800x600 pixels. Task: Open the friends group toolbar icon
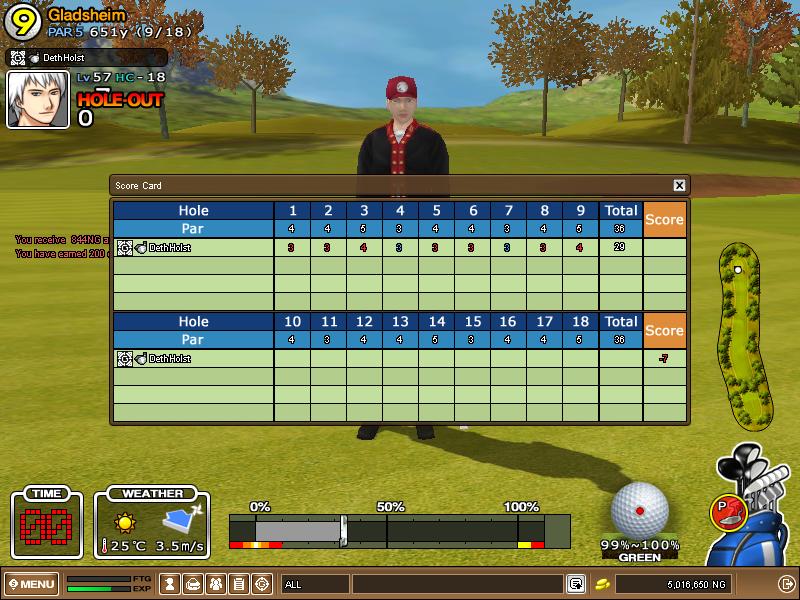[216, 583]
